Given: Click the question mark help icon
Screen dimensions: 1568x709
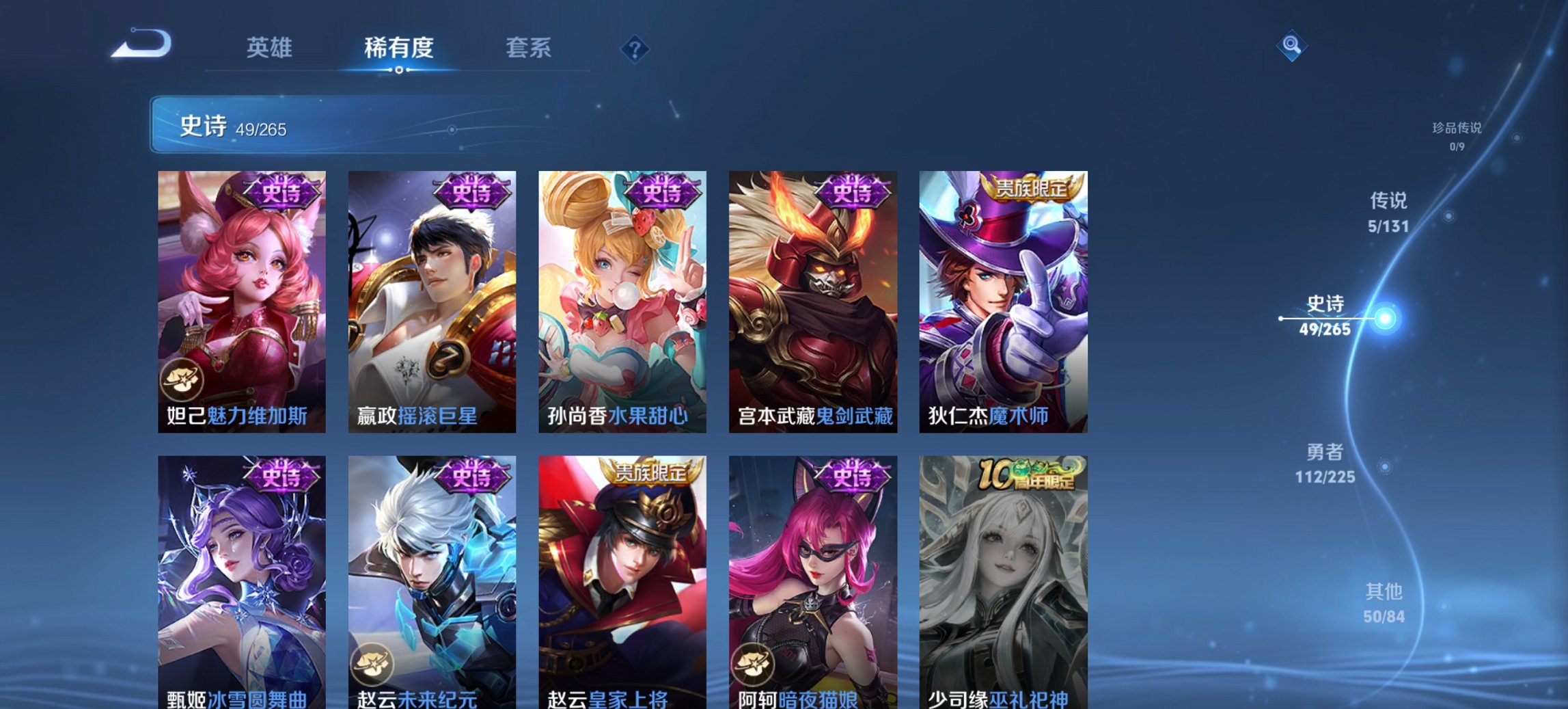Looking at the screenshot, I should tap(635, 49).
